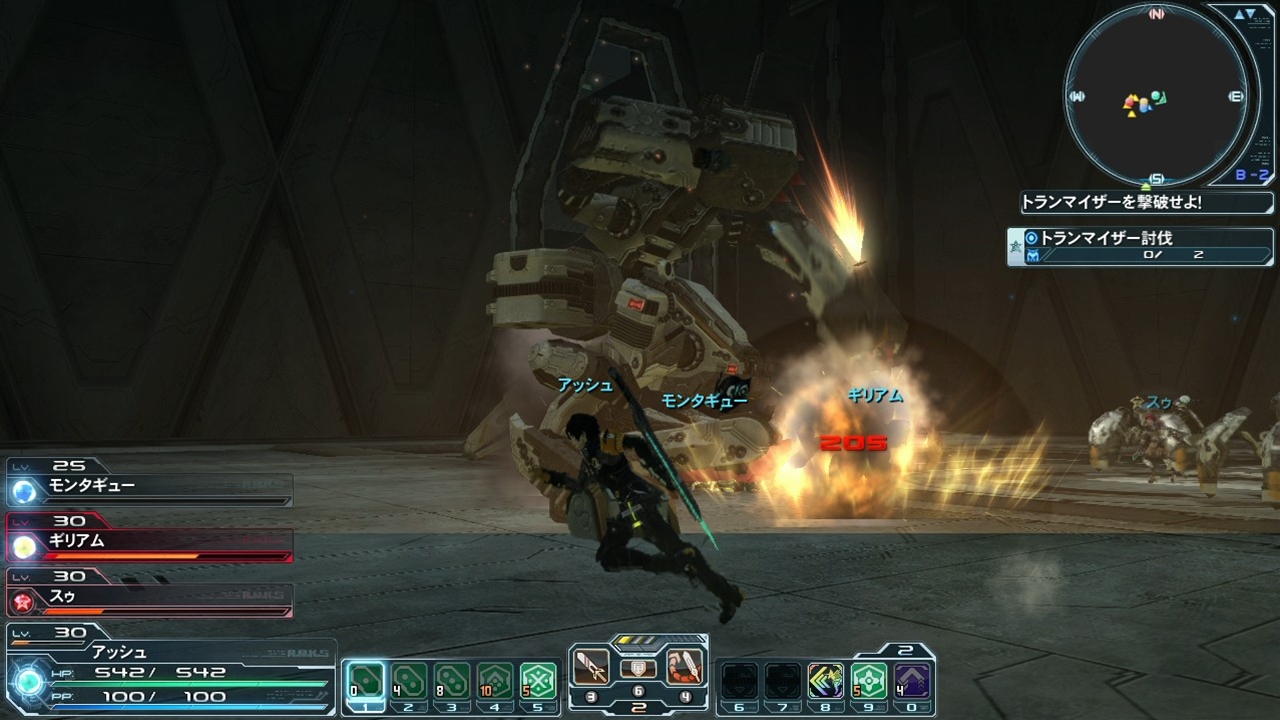Use the two-pill item in slot 2
The height and width of the screenshot is (720, 1280).
[409, 681]
